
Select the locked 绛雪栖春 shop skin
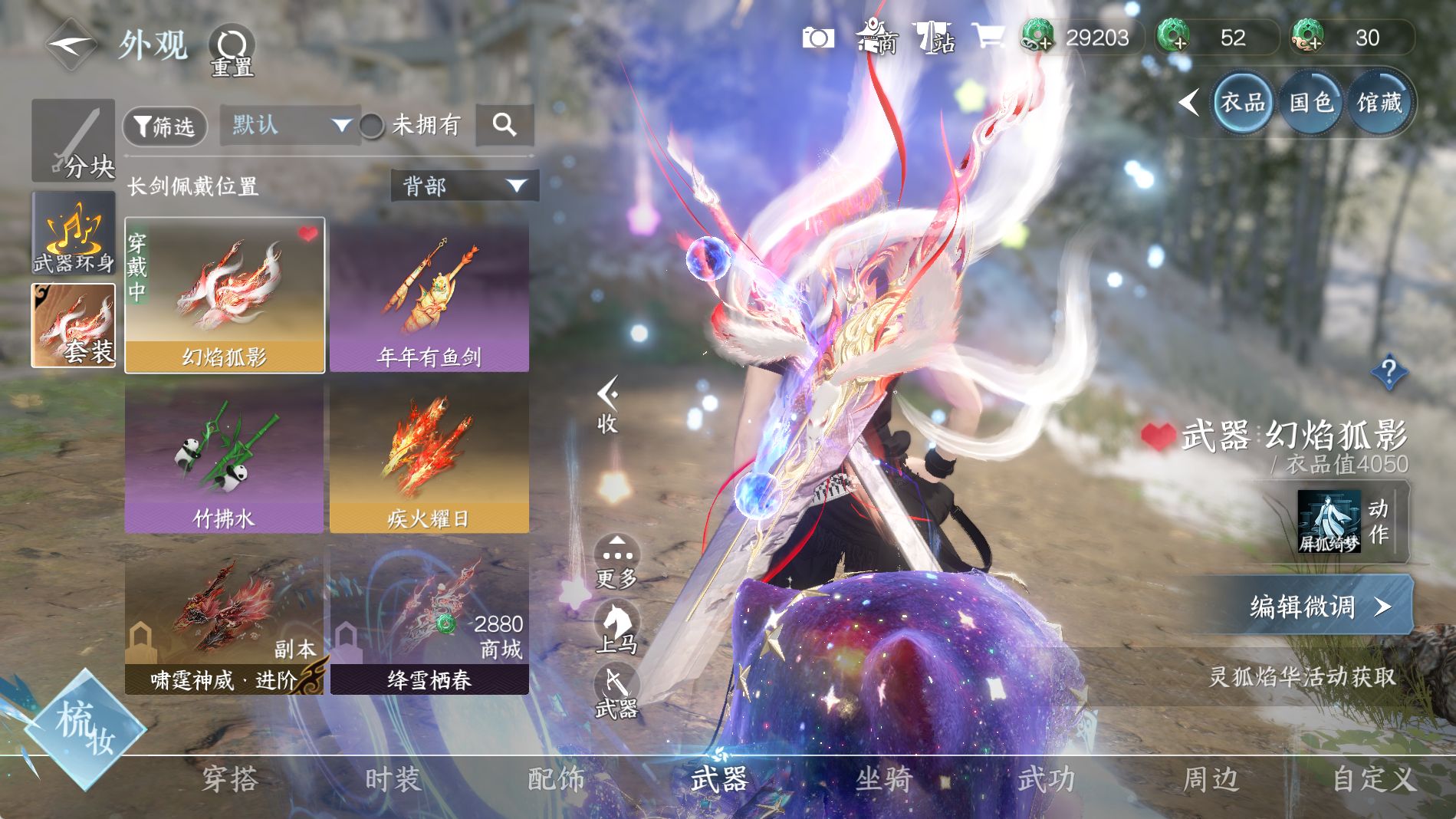click(x=429, y=620)
